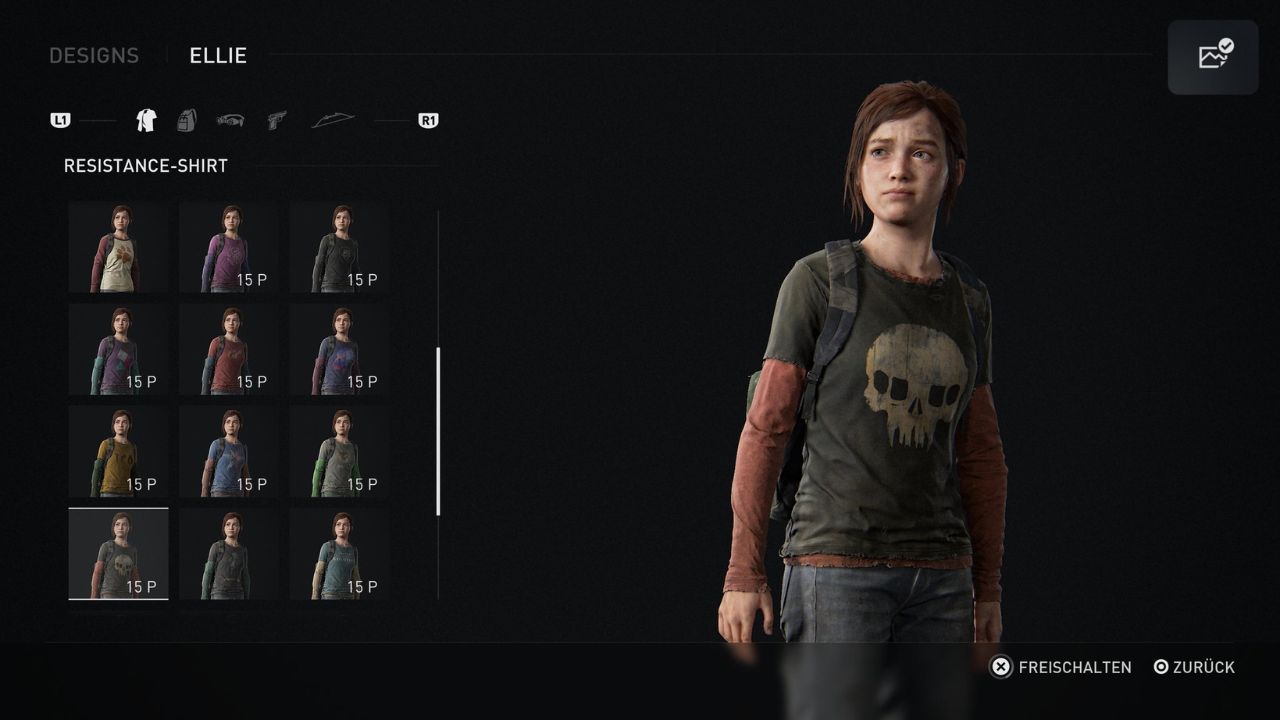Image resolution: width=1280 pixels, height=720 pixels.
Task: Toggle the screenshot confirmation icon top right
Action: coord(1213,56)
